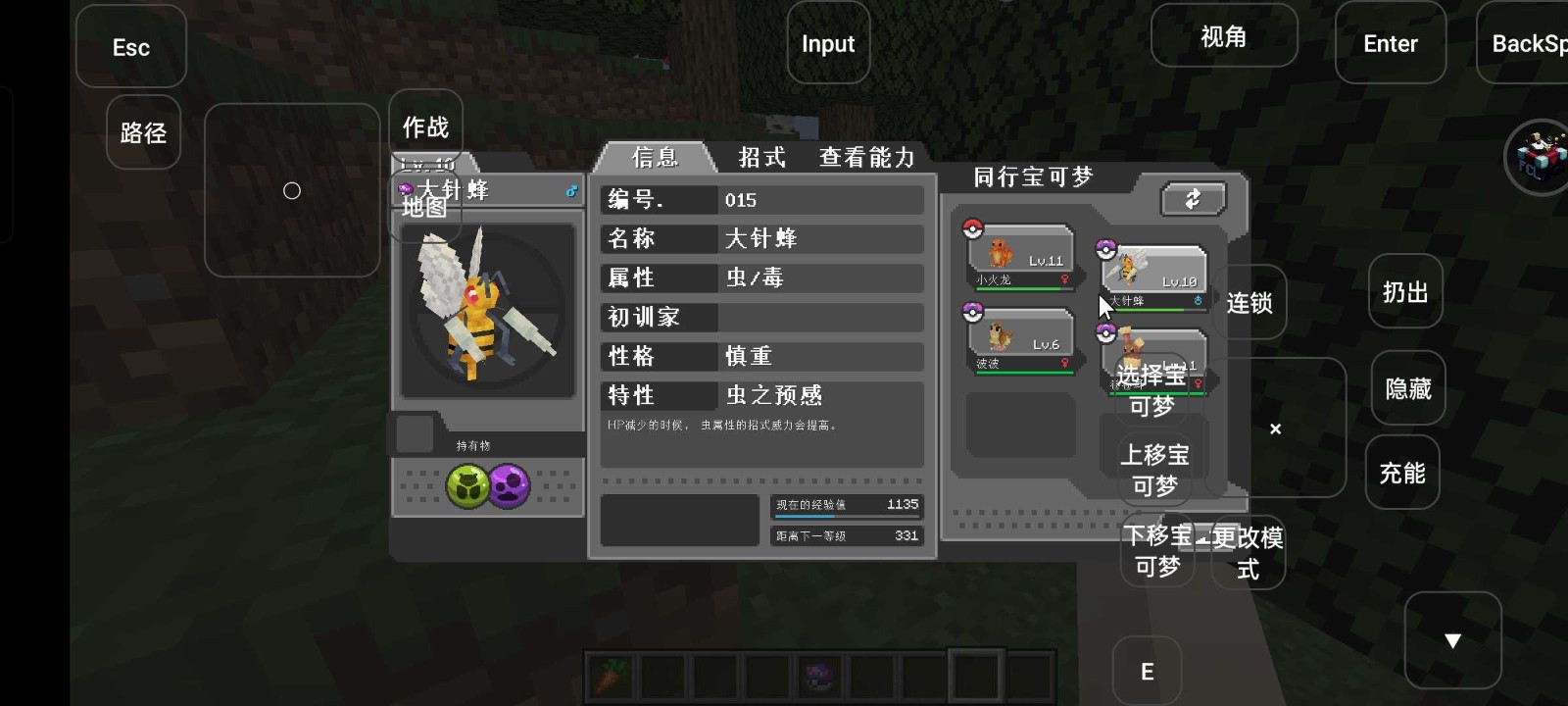Select the green bug type icon
The height and width of the screenshot is (706, 1568).
pos(467,484)
